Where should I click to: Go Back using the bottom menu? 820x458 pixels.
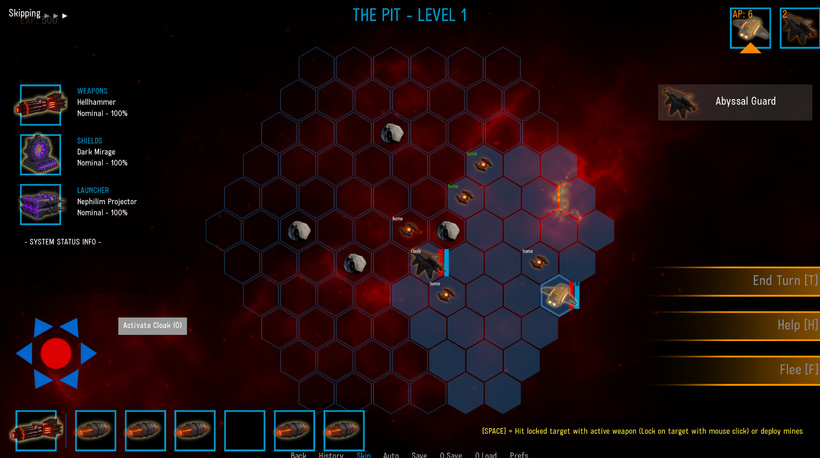coord(298,455)
